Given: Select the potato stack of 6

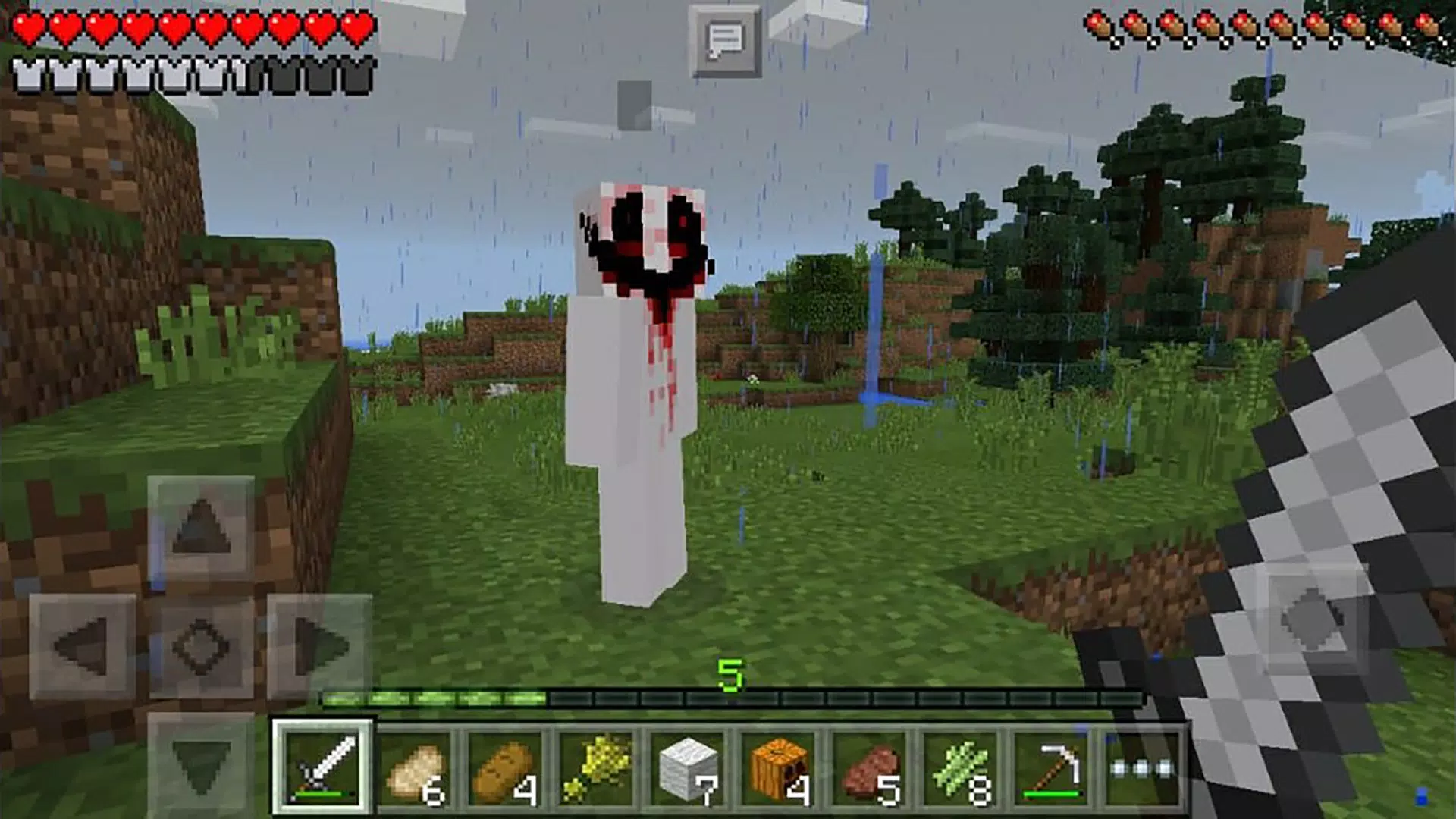Looking at the screenshot, I should tap(417, 767).
